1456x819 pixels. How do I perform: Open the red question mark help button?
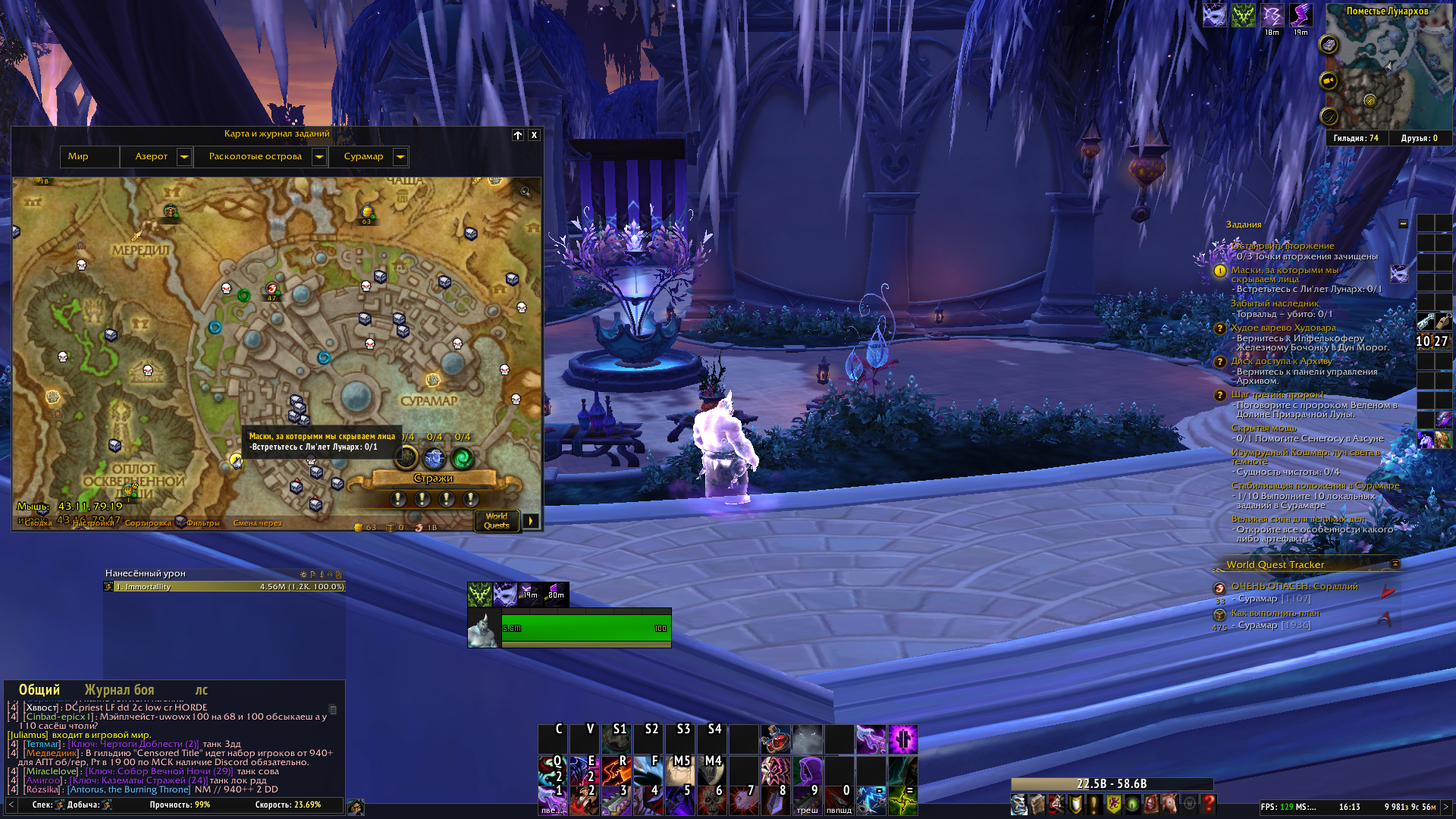click(1209, 804)
